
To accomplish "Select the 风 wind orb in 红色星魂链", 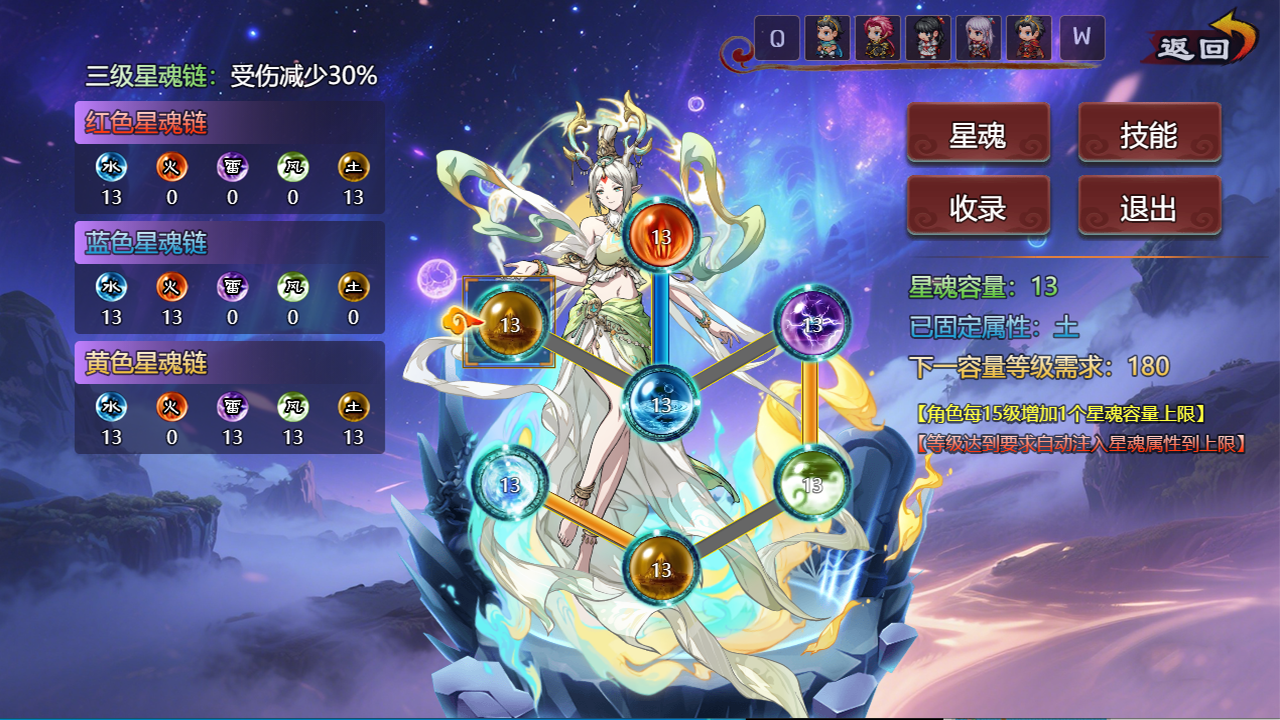I will pyautogui.click(x=292, y=168).
